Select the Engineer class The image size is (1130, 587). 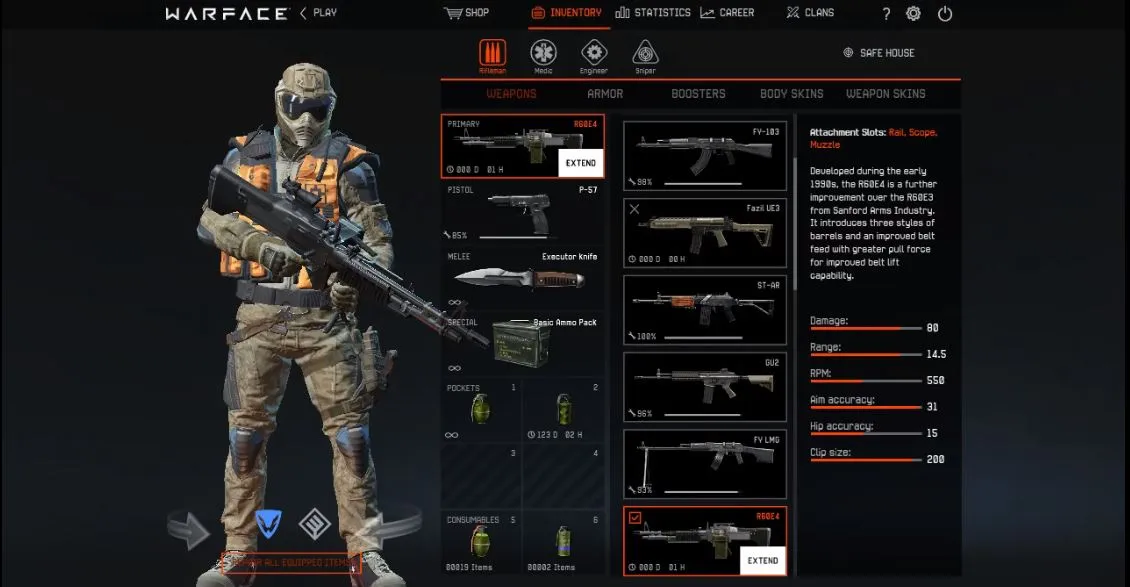[x=594, y=55]
